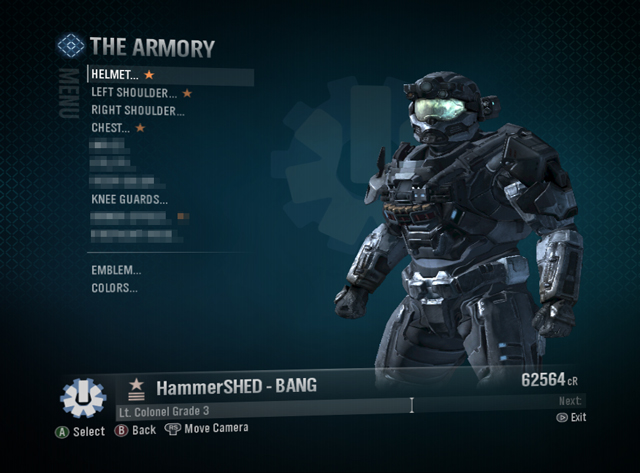Open the Chest armor category

click(111, 128)
